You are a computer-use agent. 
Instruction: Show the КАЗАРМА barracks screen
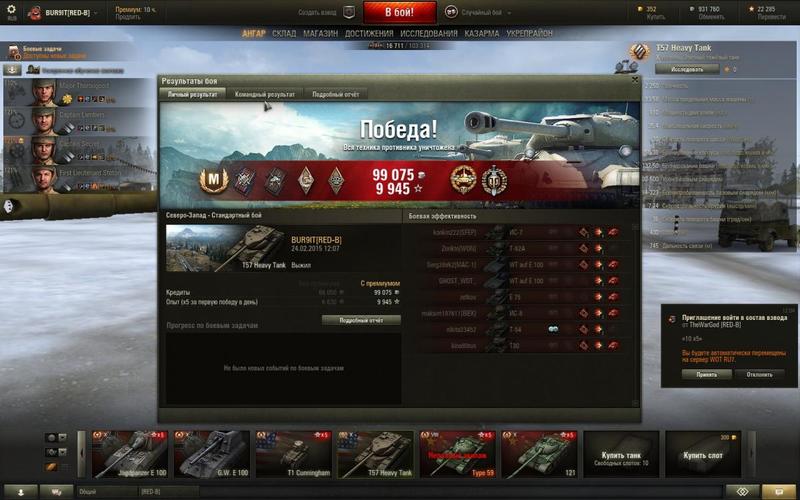coord(482,33)
